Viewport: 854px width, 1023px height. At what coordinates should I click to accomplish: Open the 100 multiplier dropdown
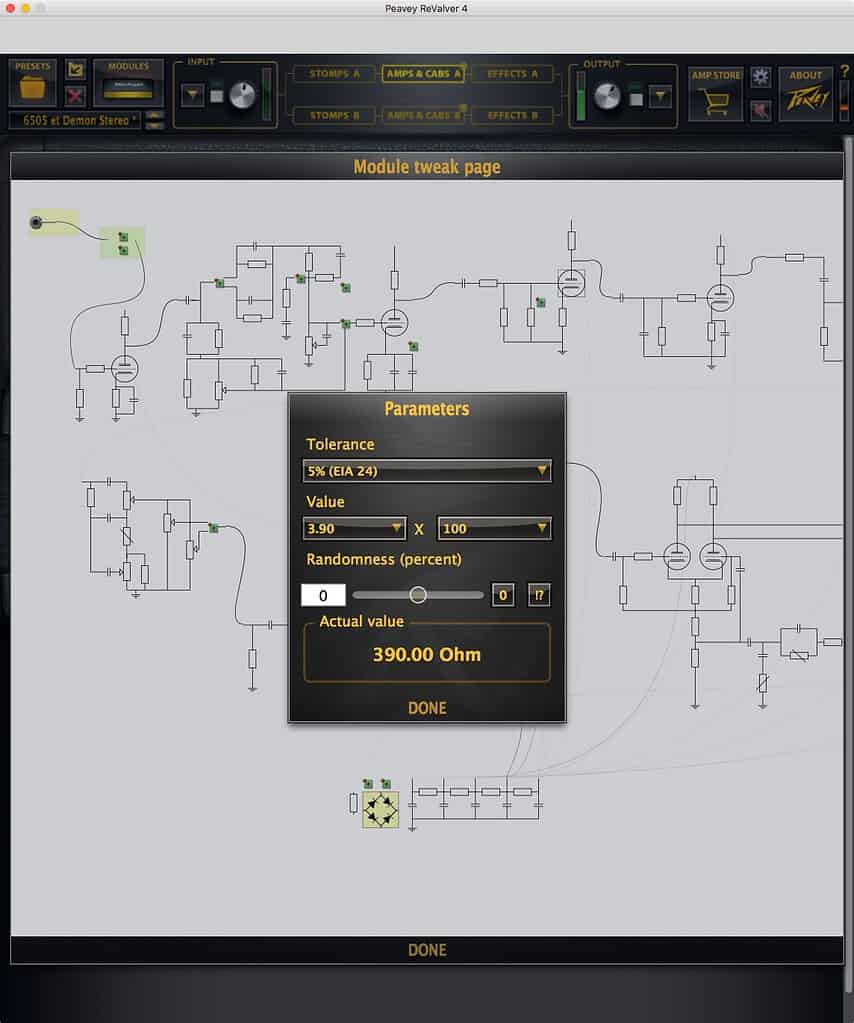[x=494, y=528]
